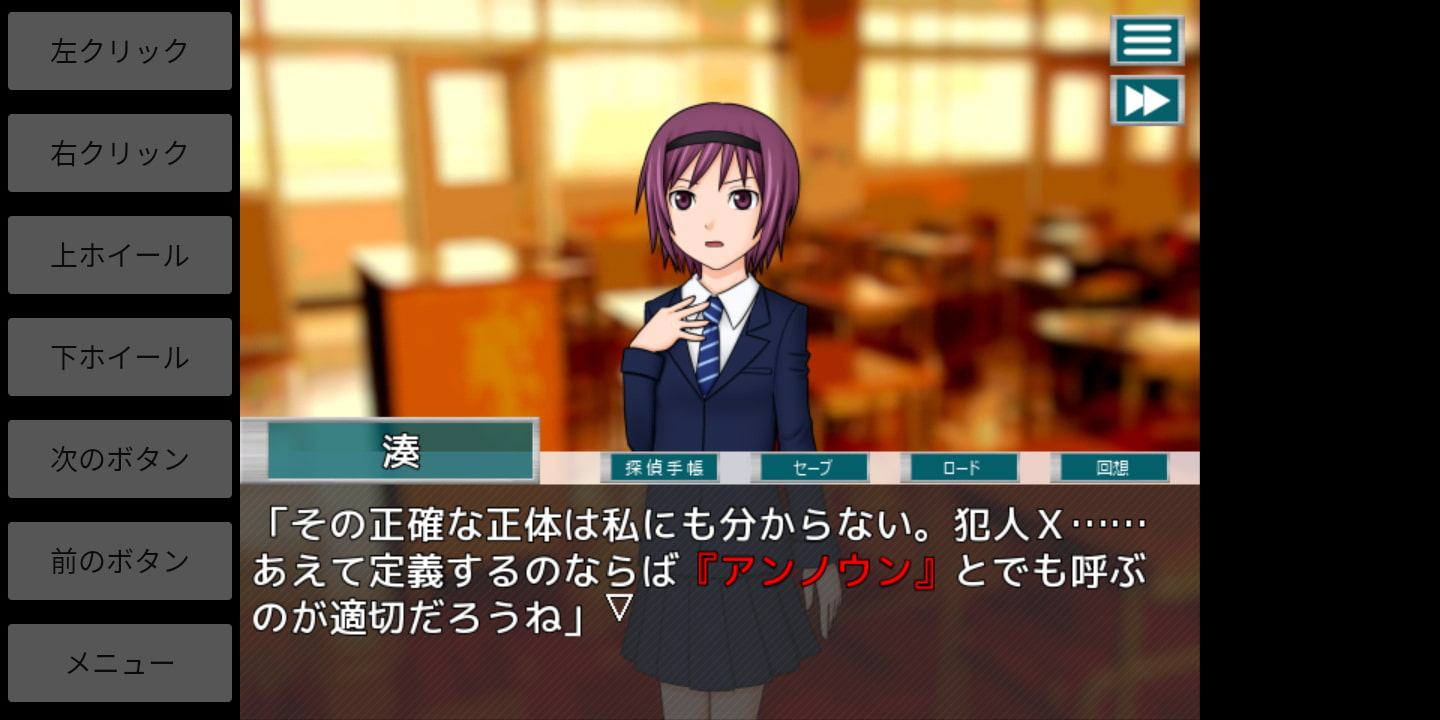Open the hamburger menu icon

click(x=1147, y=40)
